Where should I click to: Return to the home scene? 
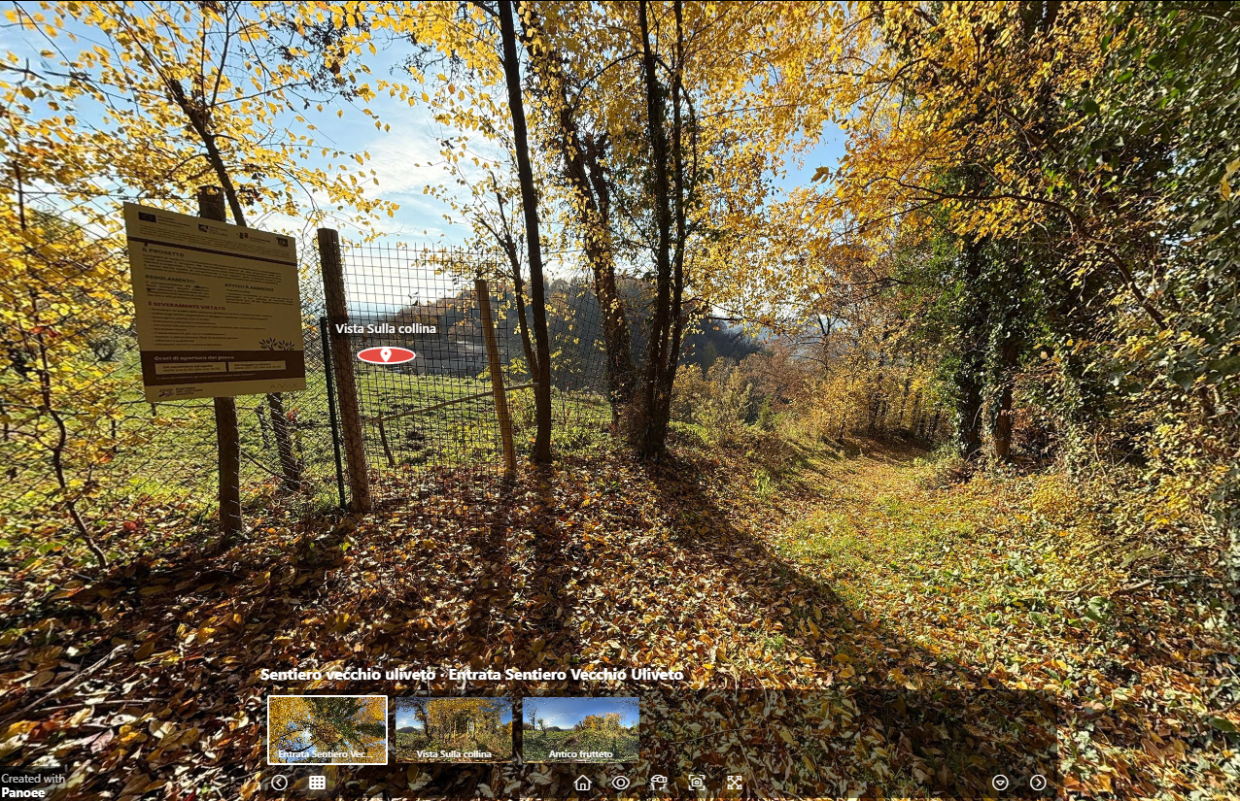[x=582, y=783]
